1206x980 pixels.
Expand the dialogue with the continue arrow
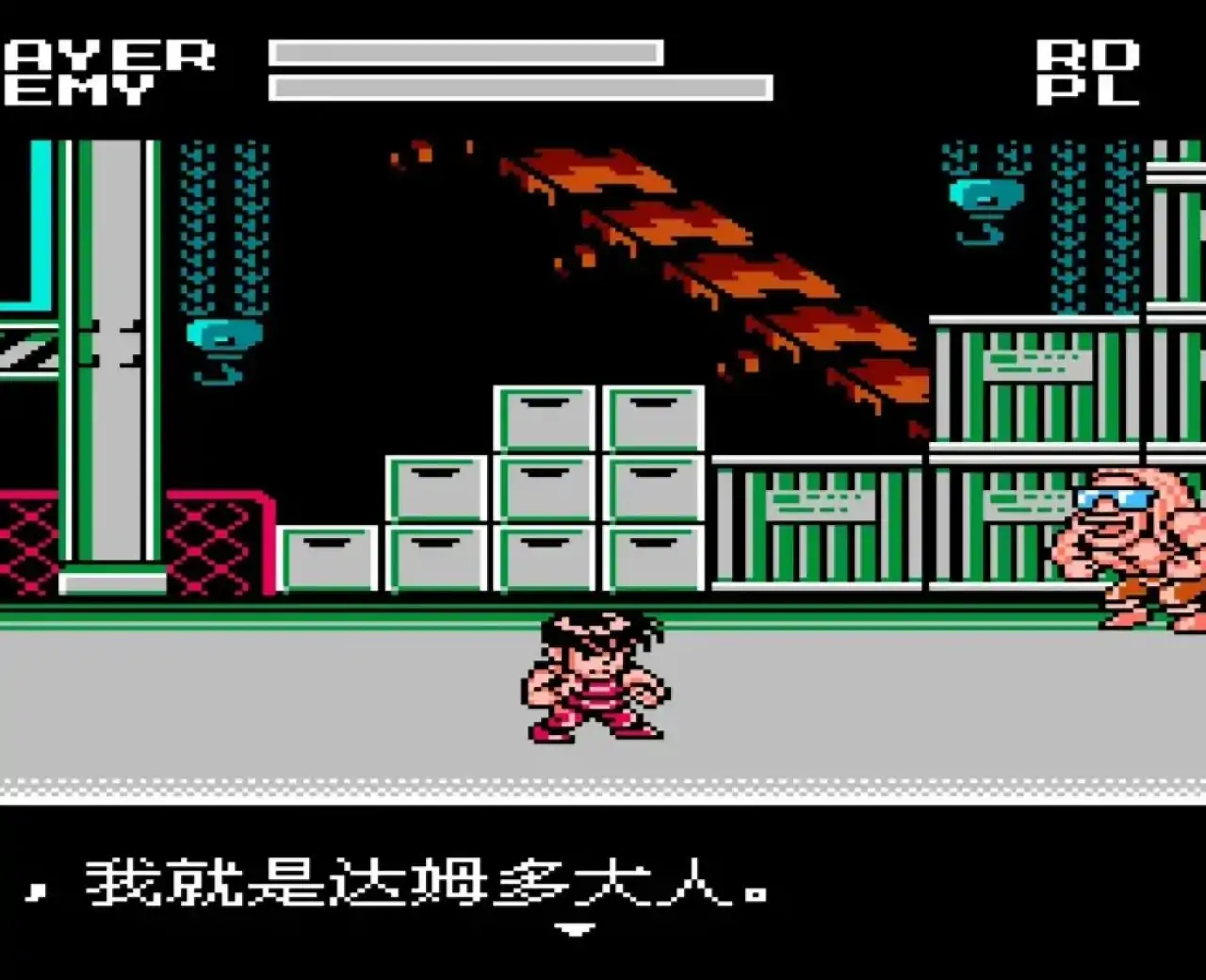(x=575, y=928)
